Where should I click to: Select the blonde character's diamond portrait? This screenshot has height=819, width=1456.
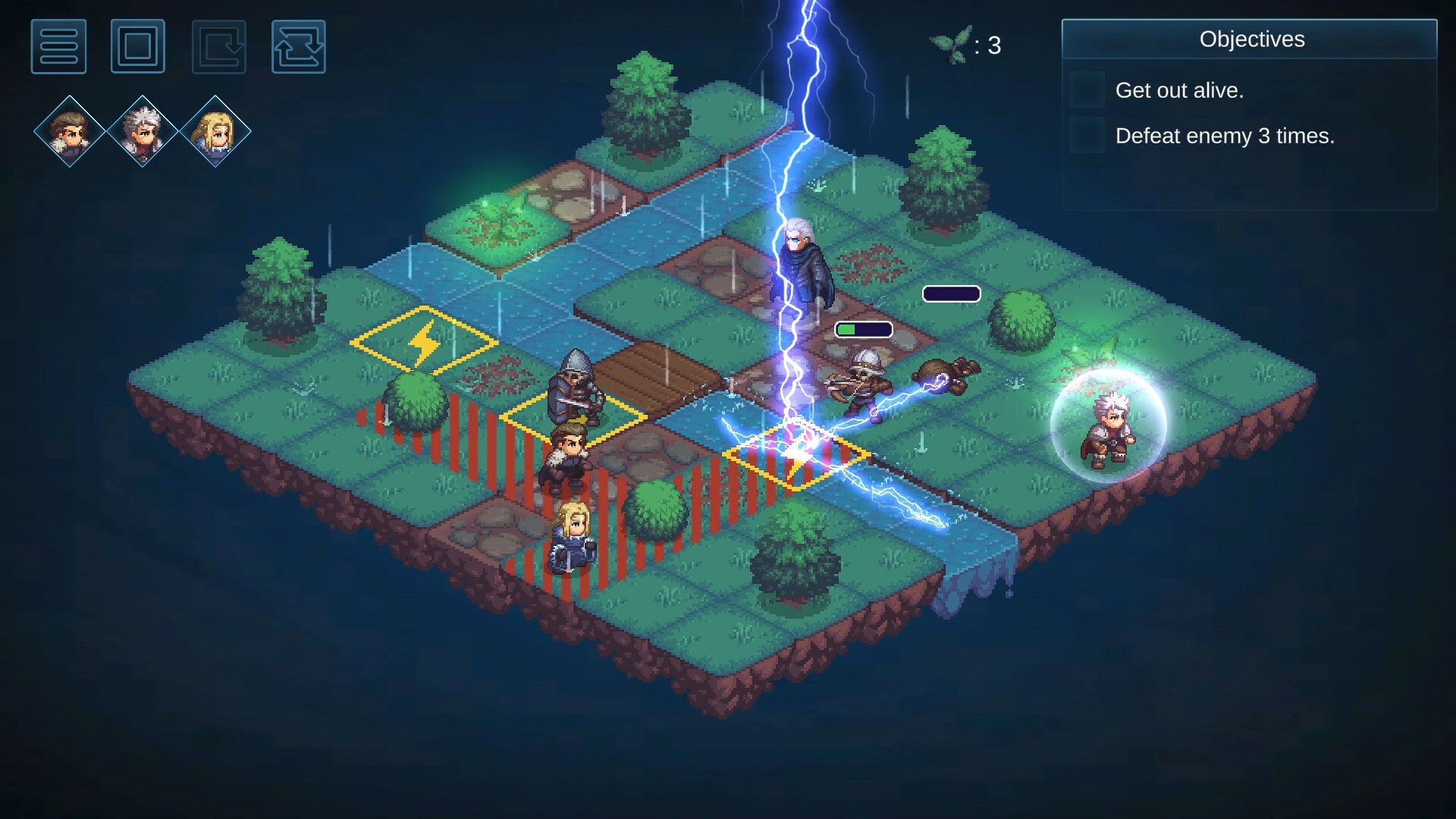215,130
